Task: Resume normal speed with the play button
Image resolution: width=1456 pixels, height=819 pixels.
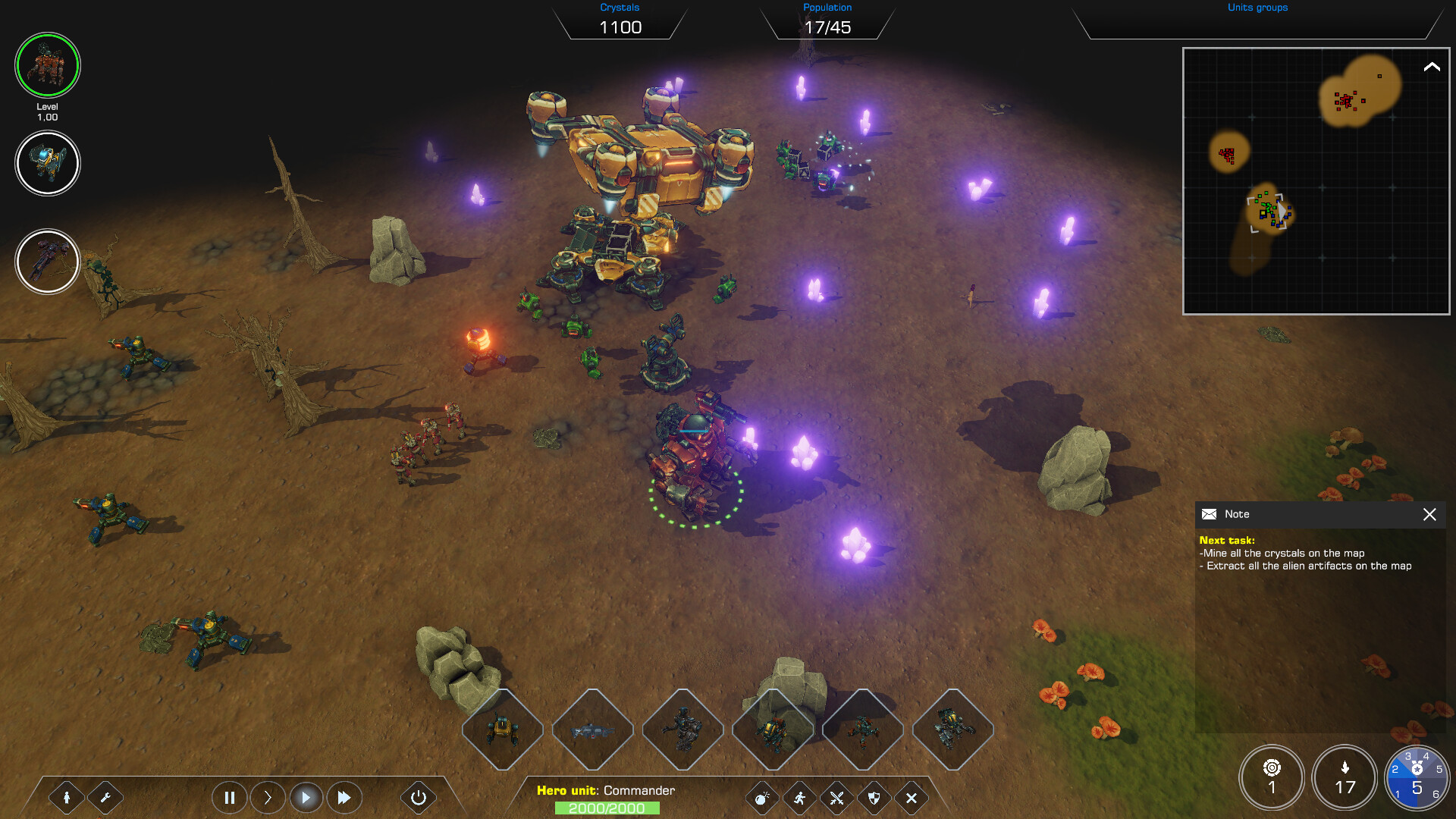Action: point(306,797)
